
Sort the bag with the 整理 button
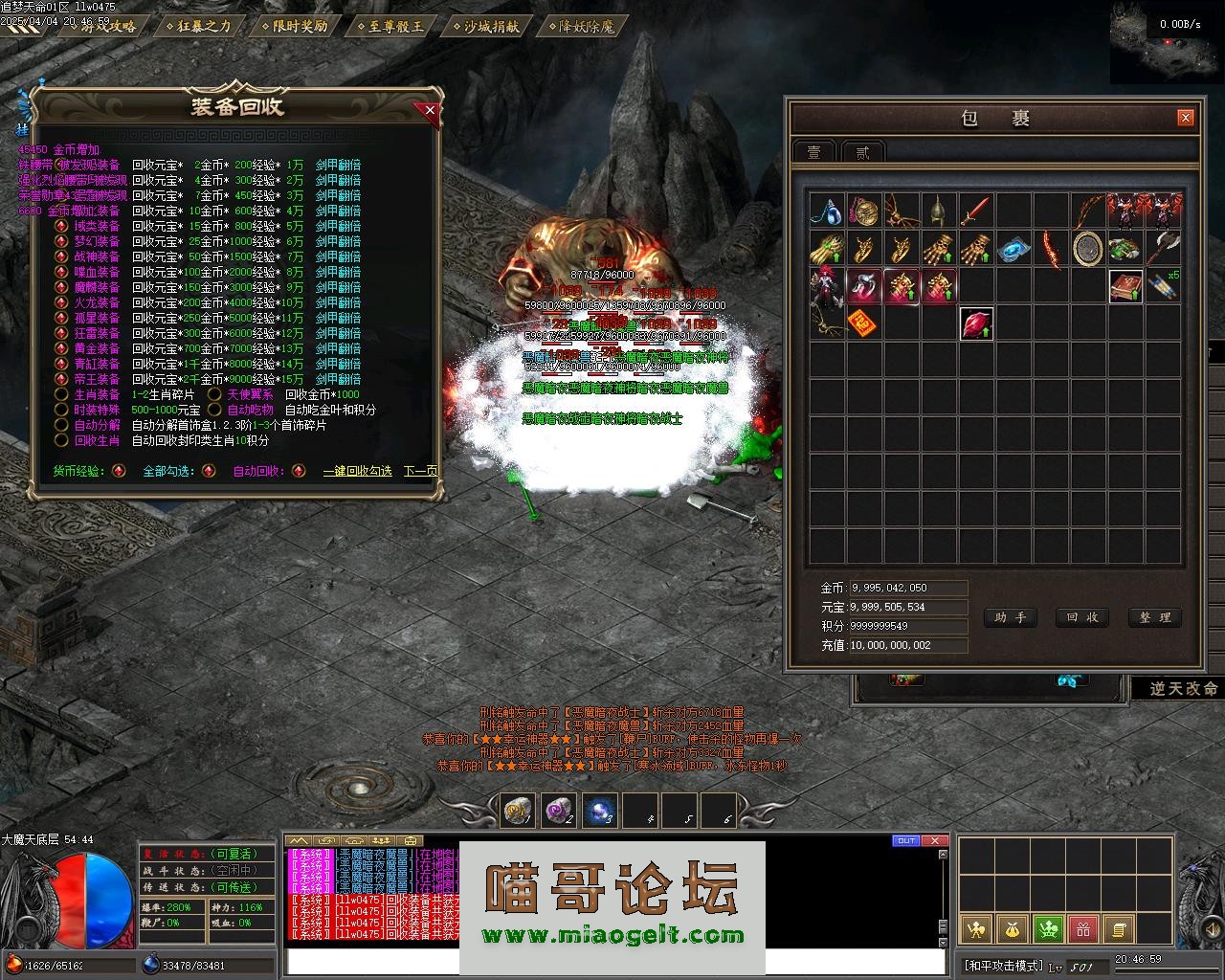(x=1154, y=617)
